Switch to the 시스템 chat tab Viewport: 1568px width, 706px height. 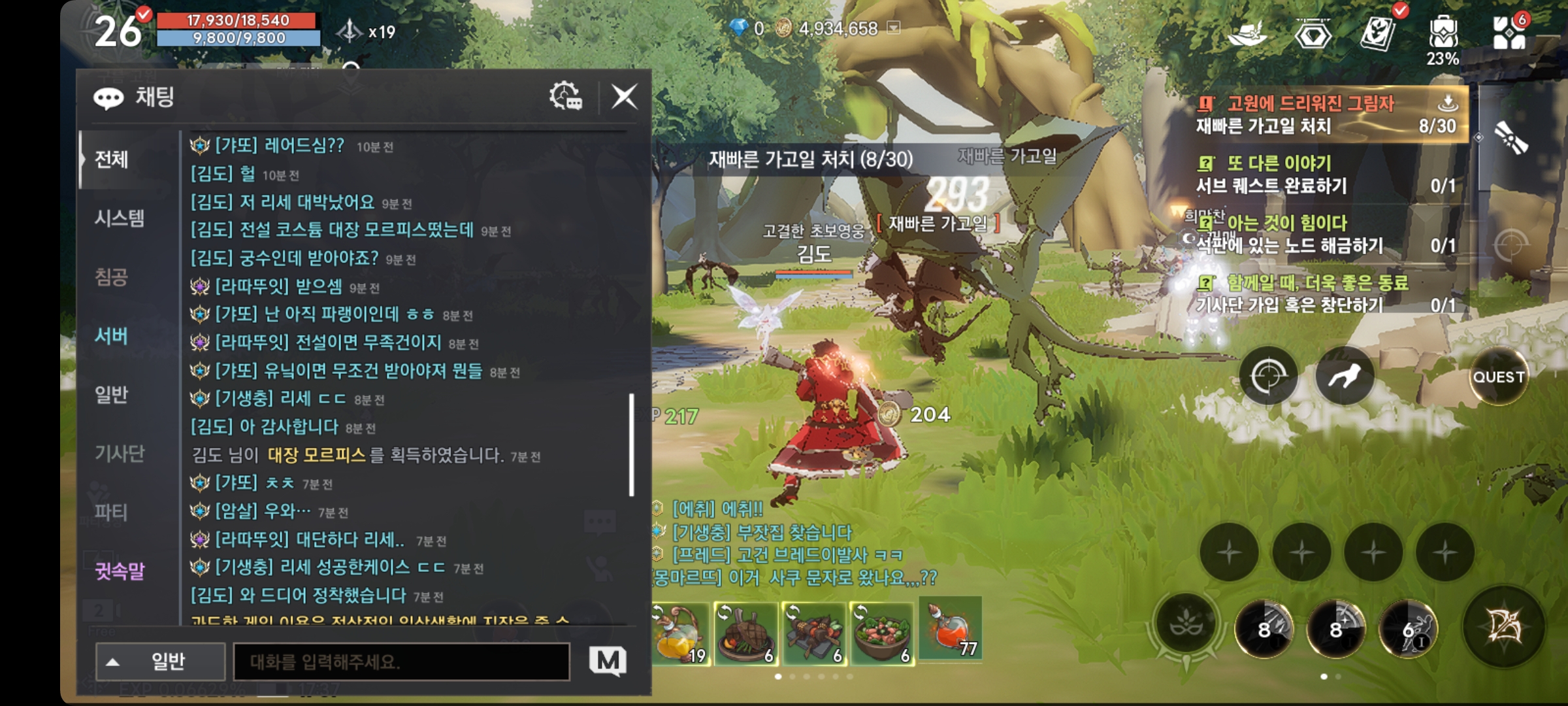tap(120, 218)
